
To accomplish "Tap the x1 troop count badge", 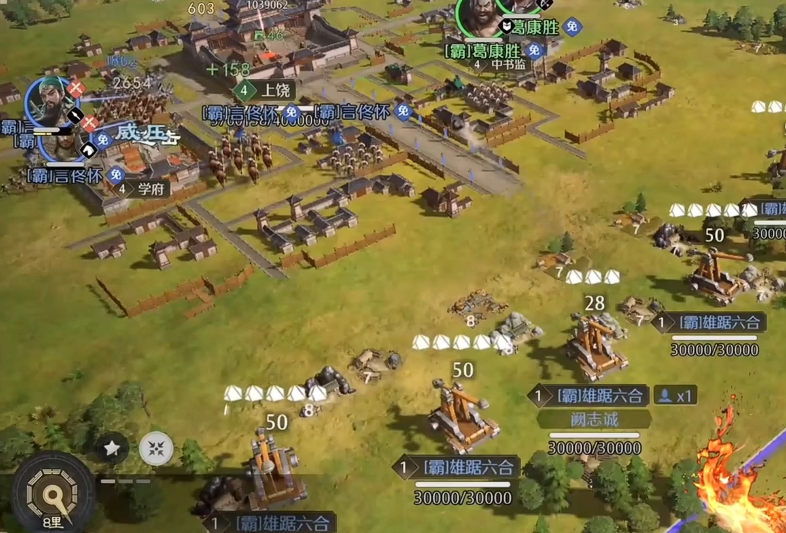I will [675, 396].
